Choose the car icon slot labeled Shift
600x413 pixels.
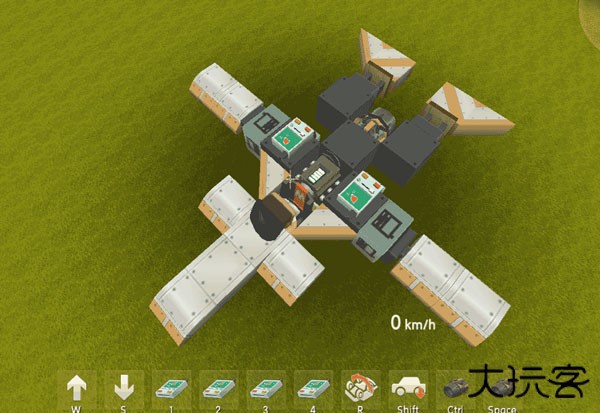pos(408,387)
